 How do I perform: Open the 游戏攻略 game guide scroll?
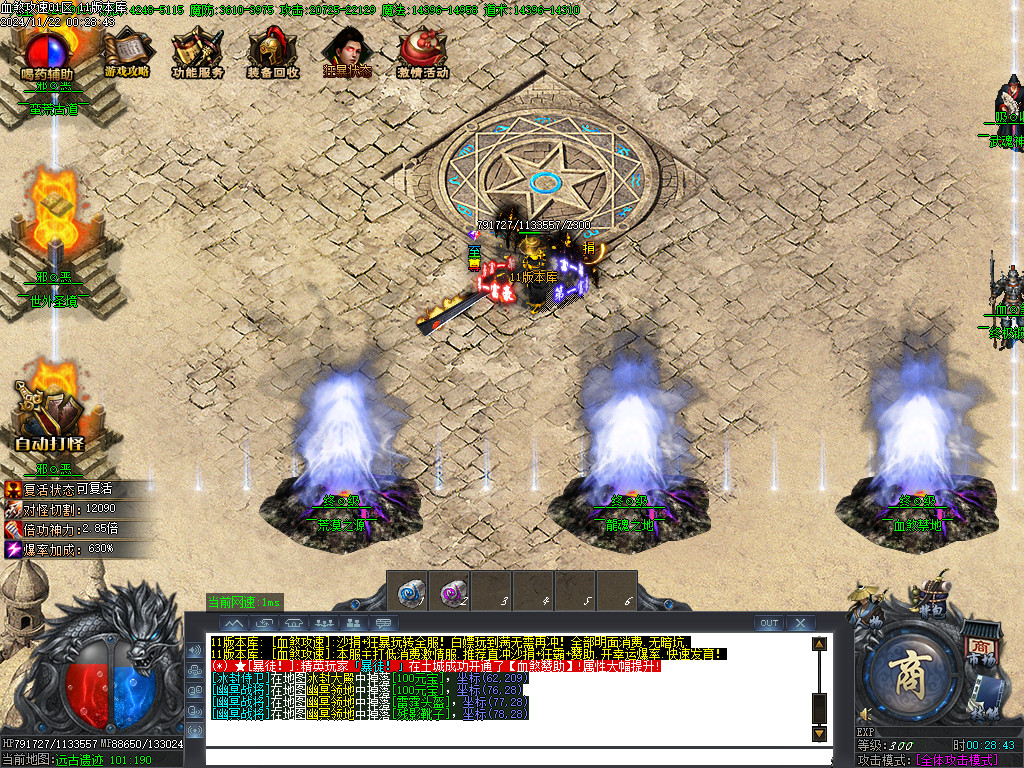[126, 52]
